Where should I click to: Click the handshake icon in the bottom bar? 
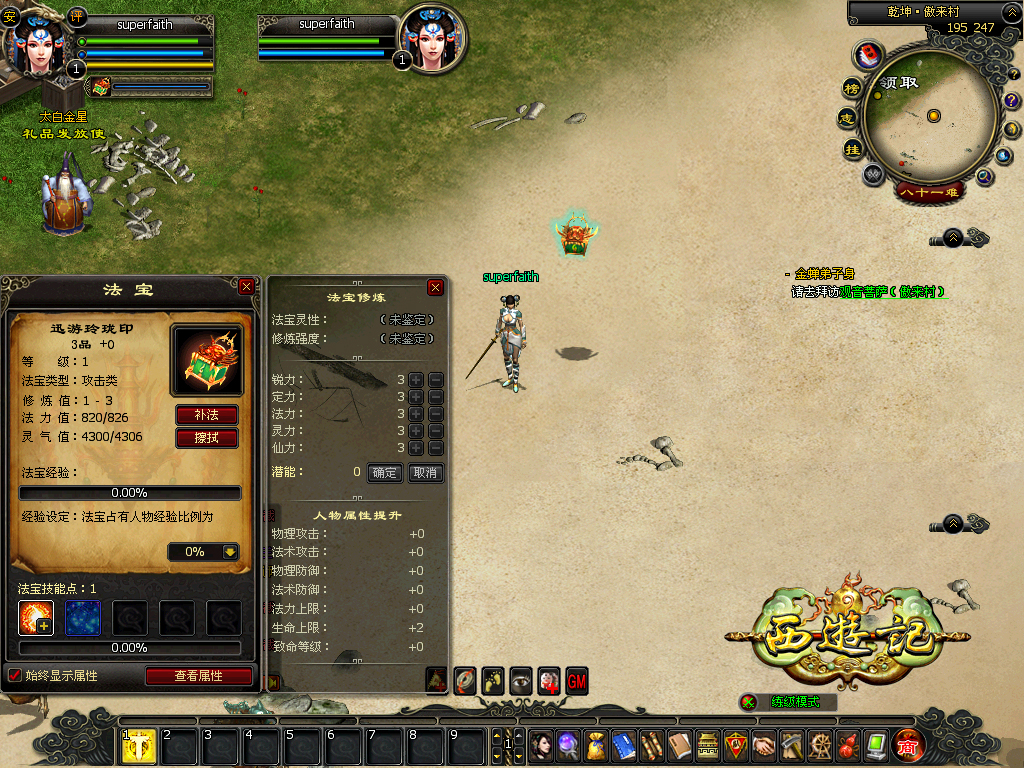[x=763, y=745]
